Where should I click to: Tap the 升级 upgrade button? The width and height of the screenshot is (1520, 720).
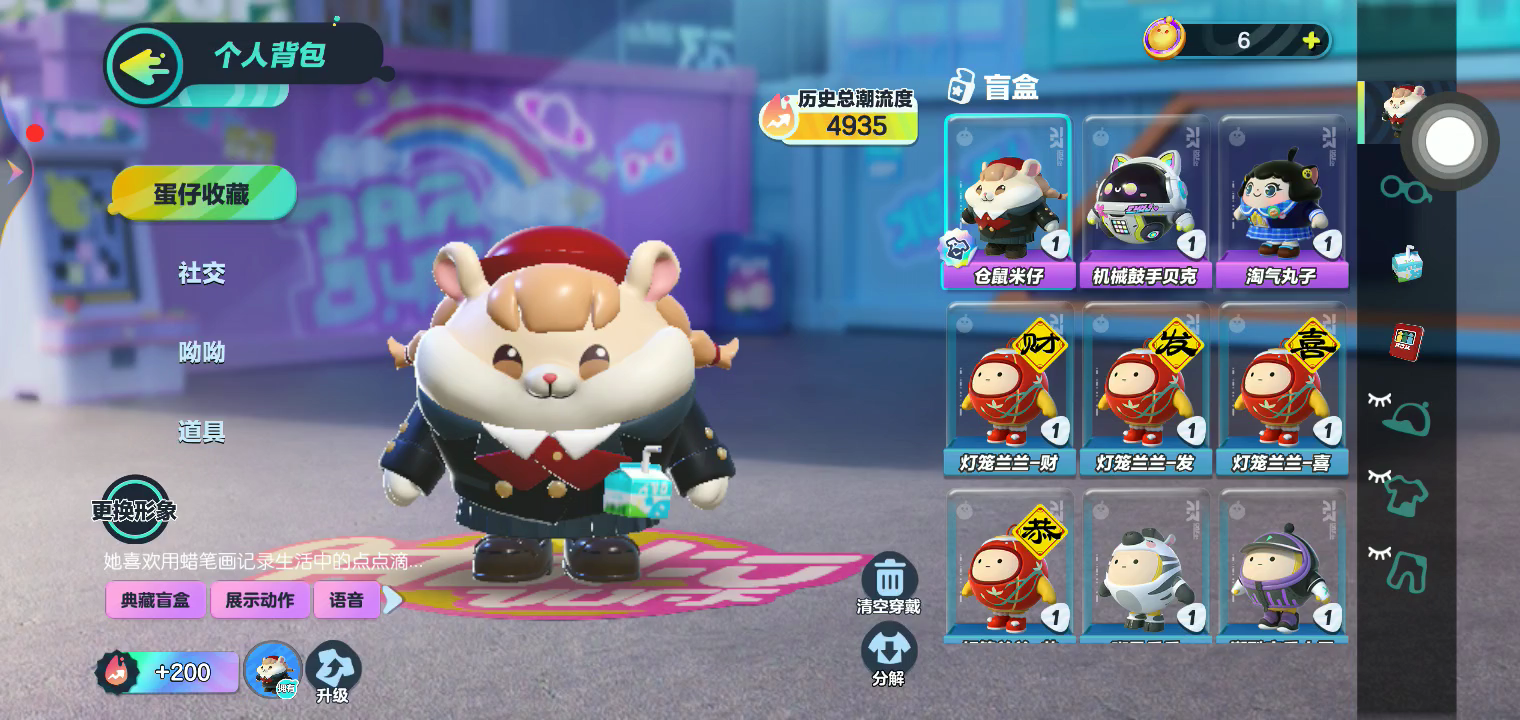[x=332, y=672]
